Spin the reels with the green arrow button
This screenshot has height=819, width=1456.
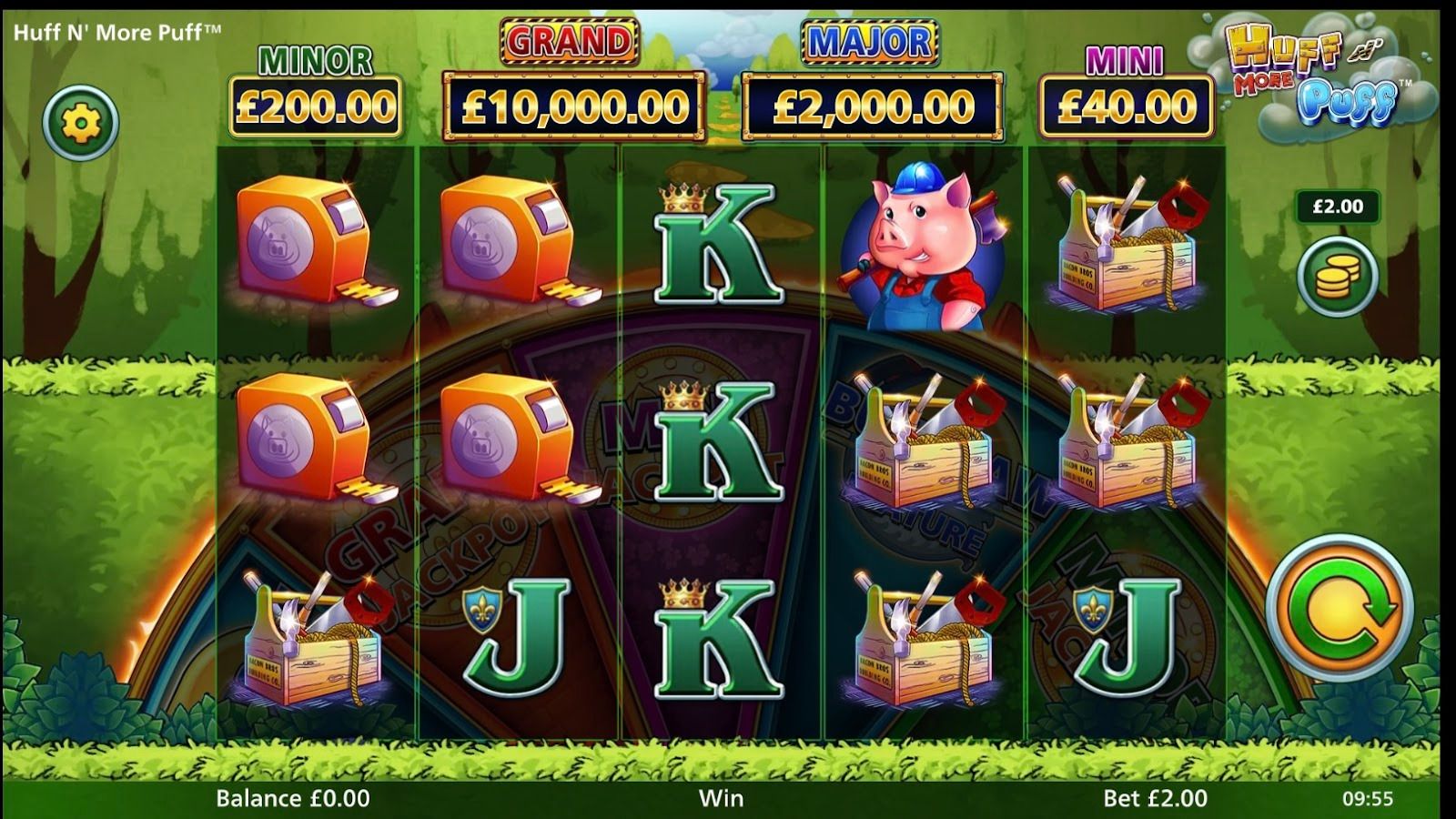[1339, 609]
